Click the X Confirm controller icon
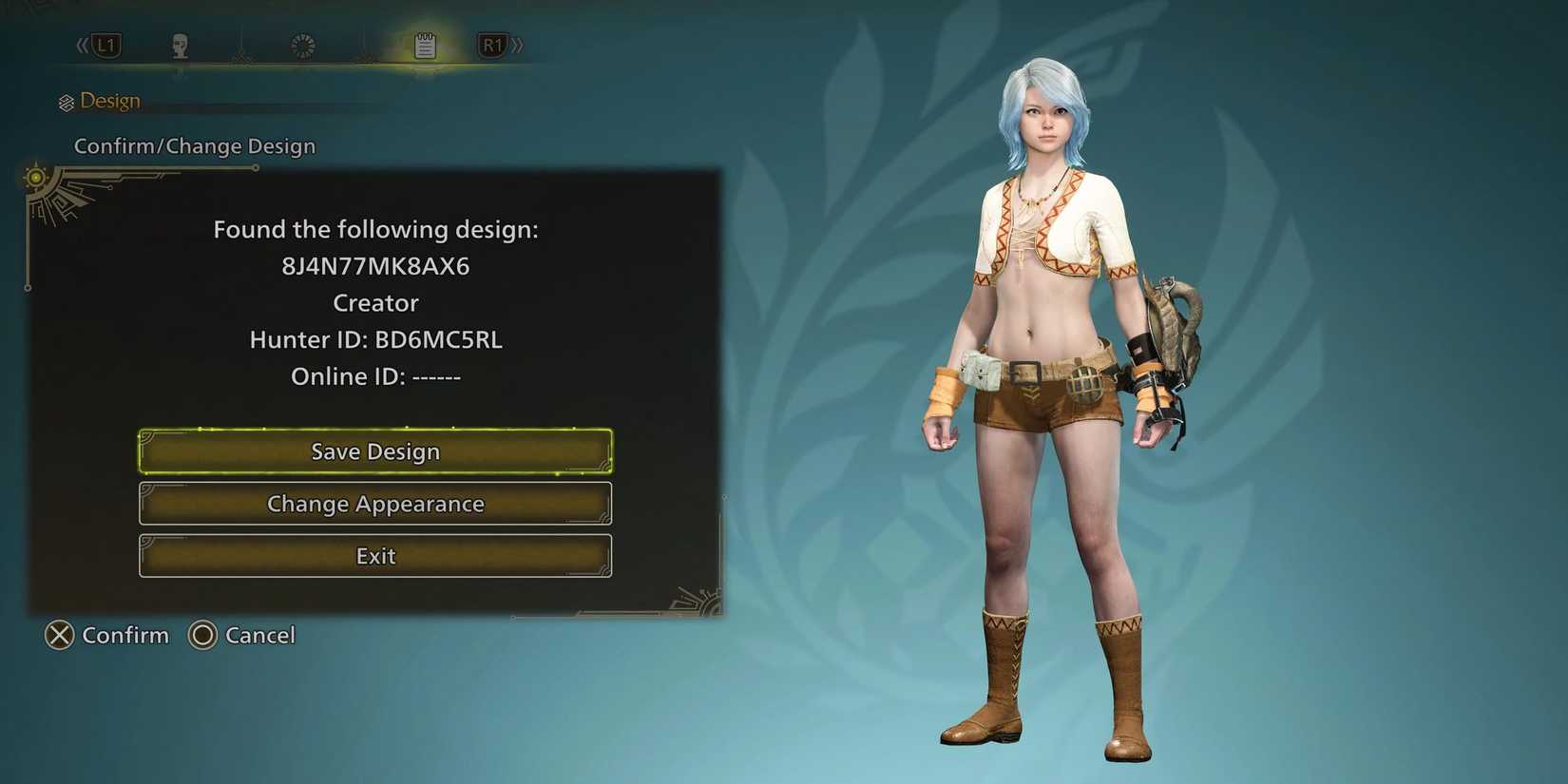Image resolution: width=1568 pixels, height=784 pixels. tap(59, 635)
